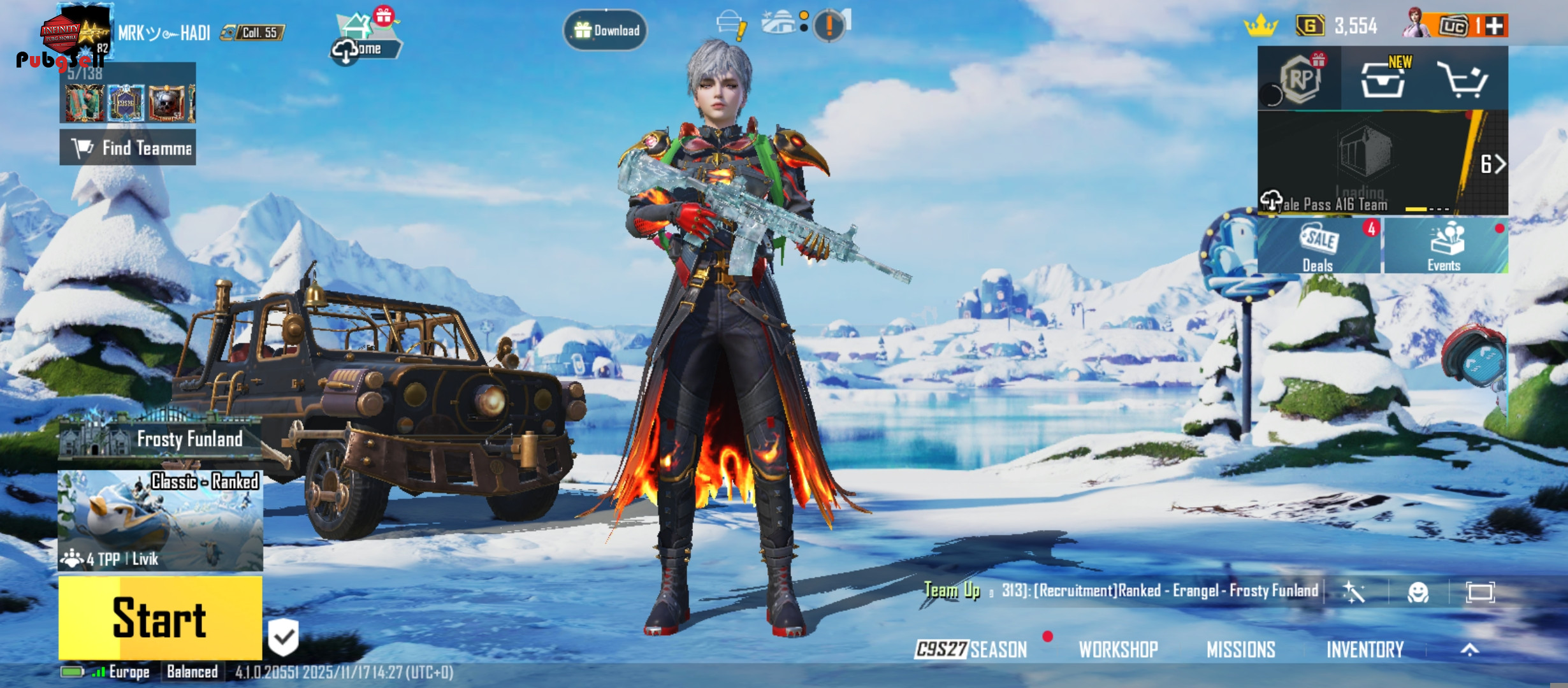Open the Classic Ranked mode selector

pos(160,520)
